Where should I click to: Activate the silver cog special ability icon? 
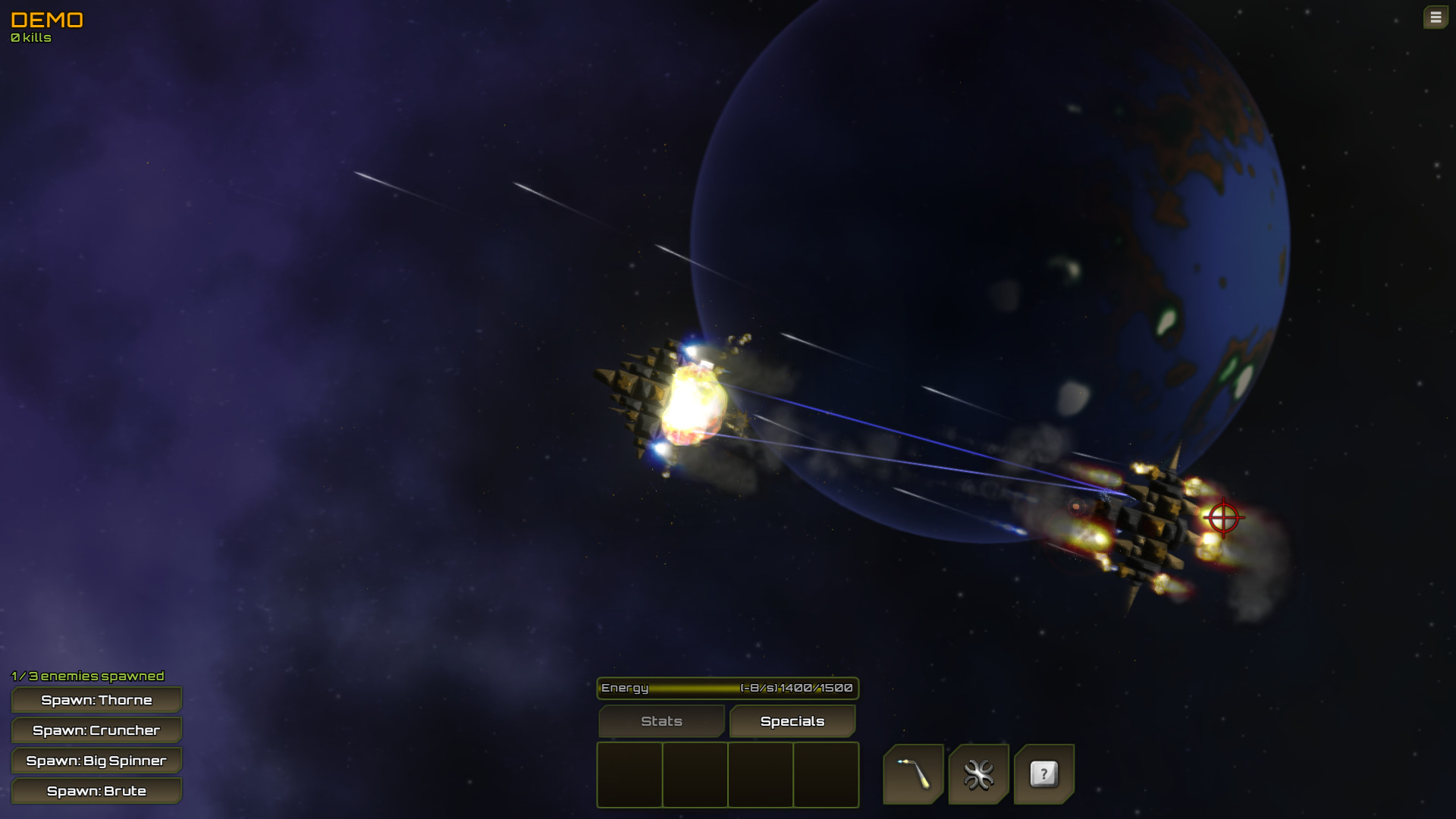click(978, 773)
